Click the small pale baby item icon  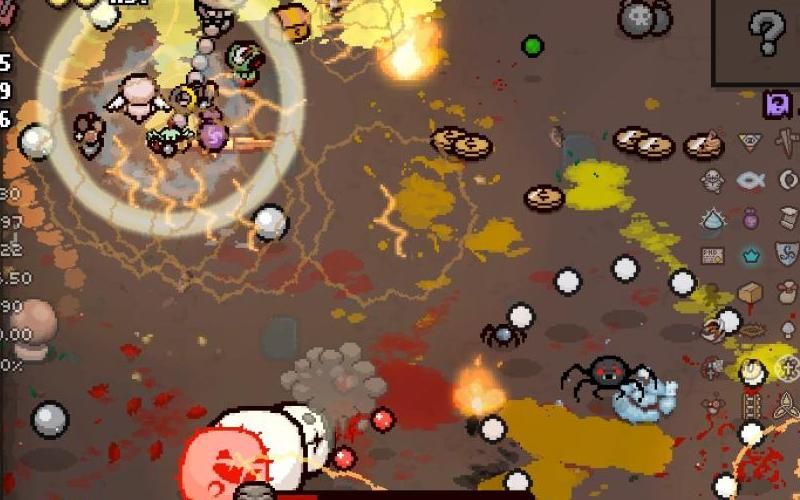[x=712, y=180]
